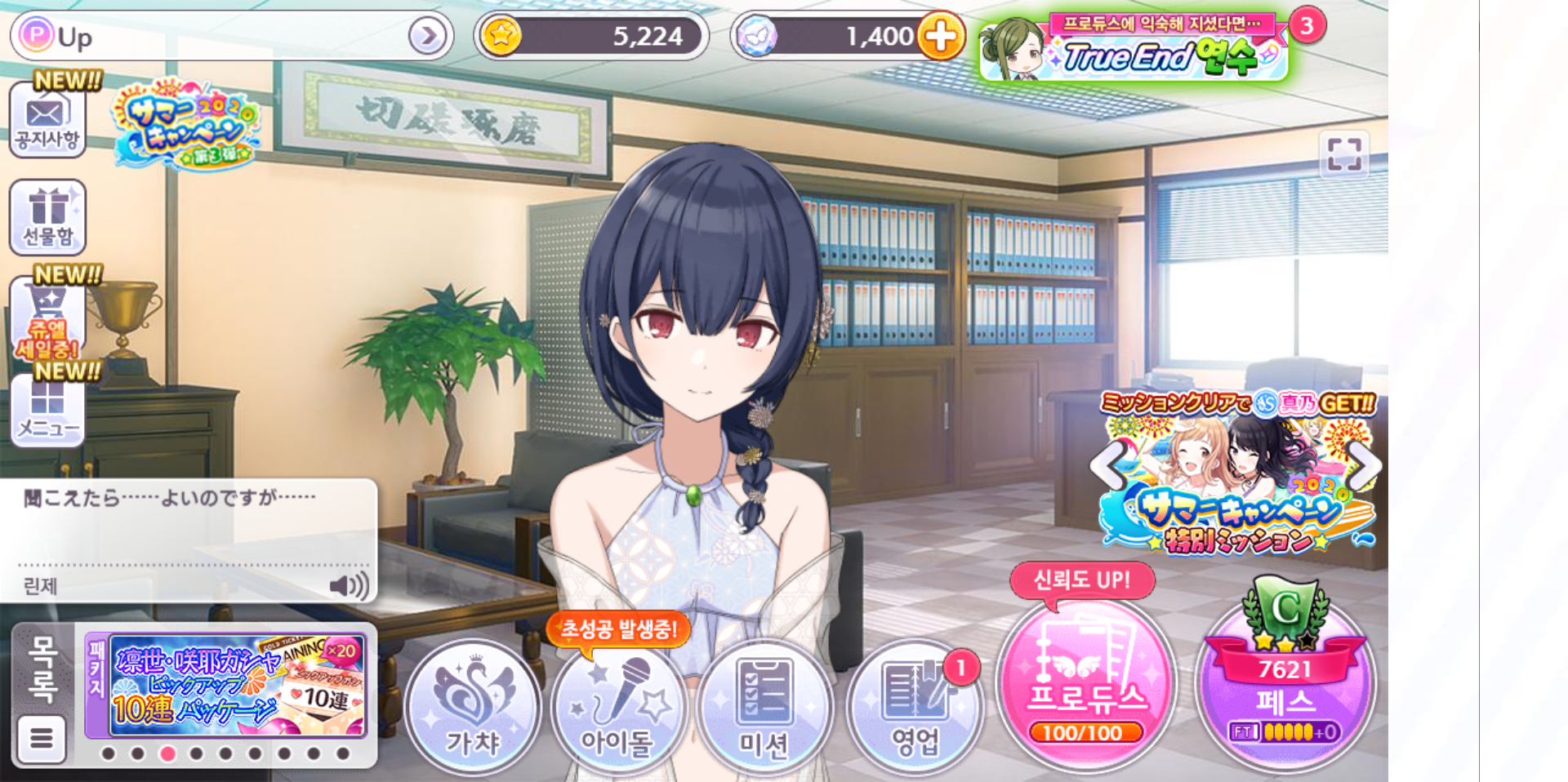This screenshot has height=782, width=1568.
Task: Replay the voice line with the speaker icon
Action: pyautogui.click(x=349, y=585)
